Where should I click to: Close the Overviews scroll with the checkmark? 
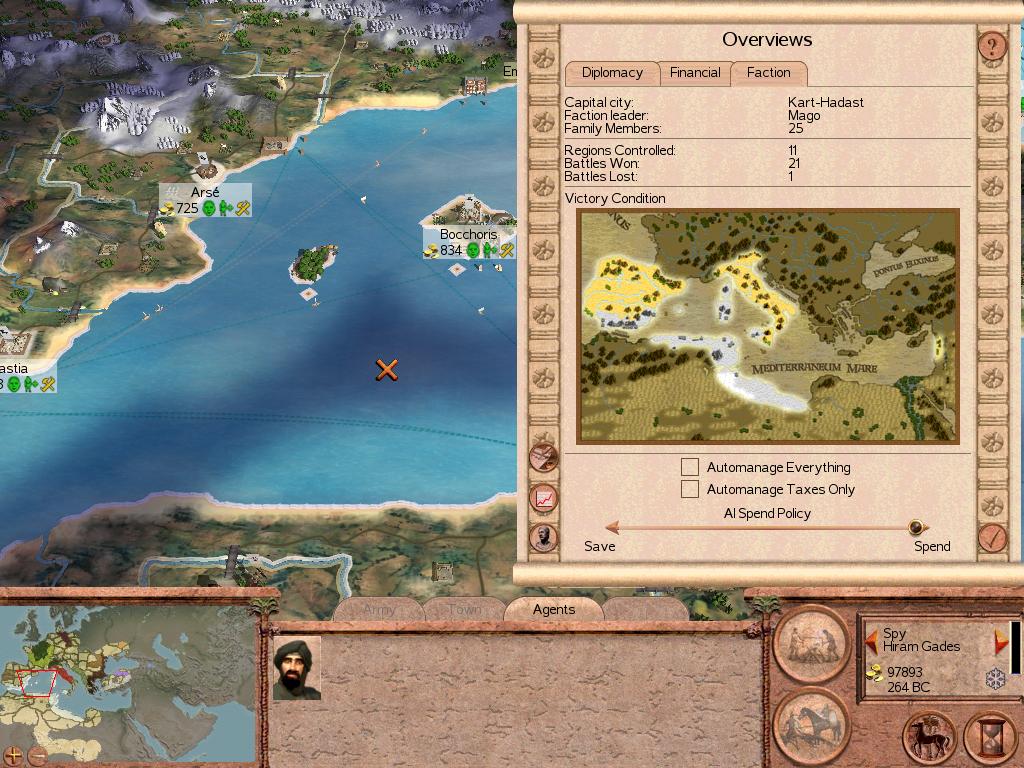(992, 538)
